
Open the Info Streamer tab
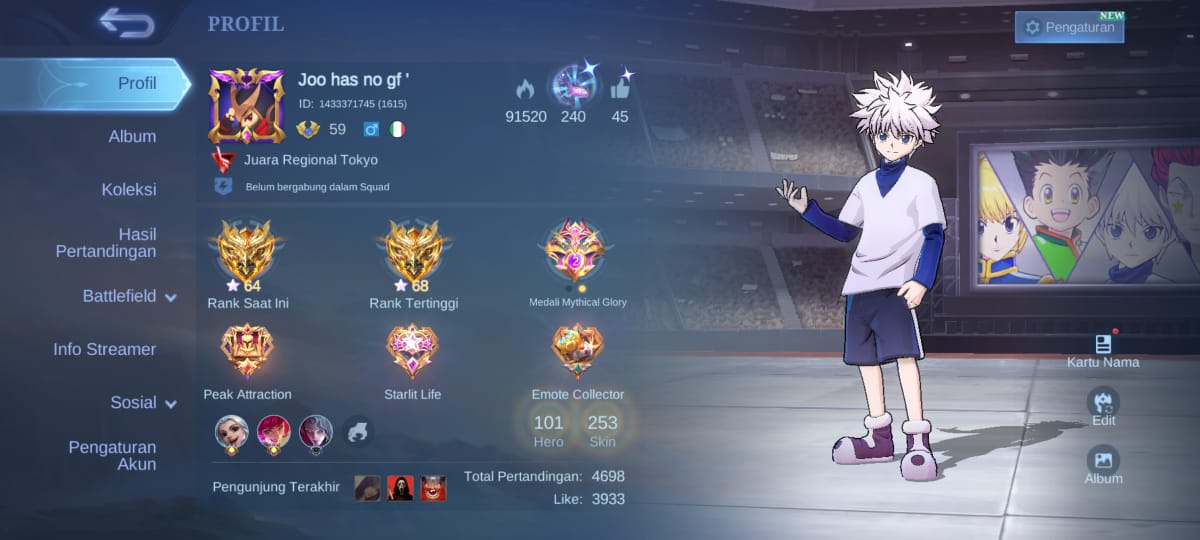pos(105,349)
